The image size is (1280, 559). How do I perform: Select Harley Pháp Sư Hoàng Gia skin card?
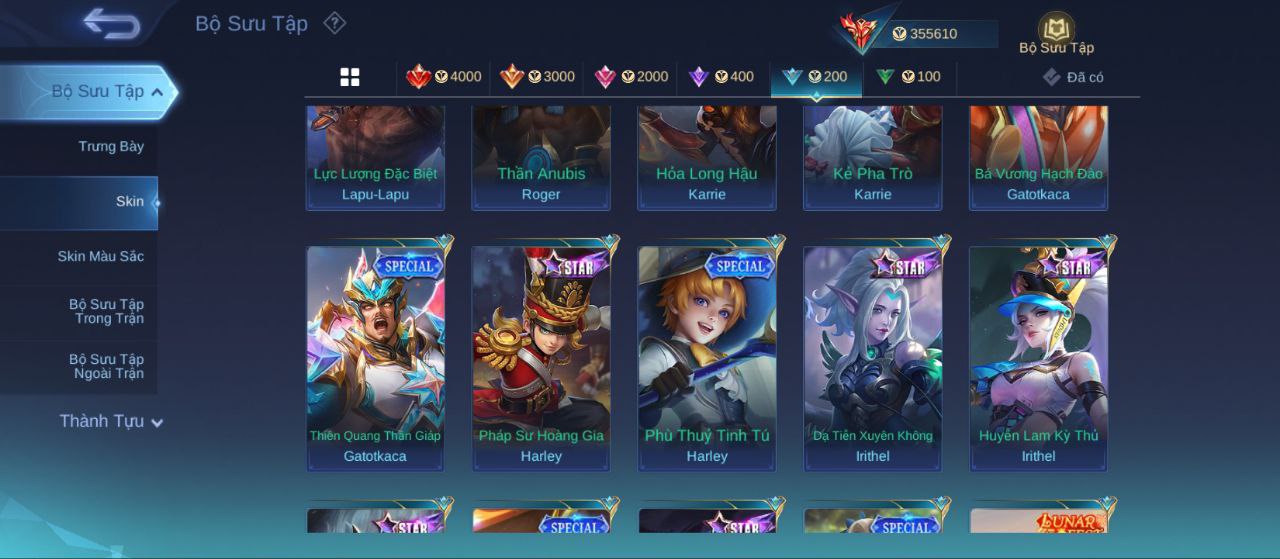tap(541, 358)
